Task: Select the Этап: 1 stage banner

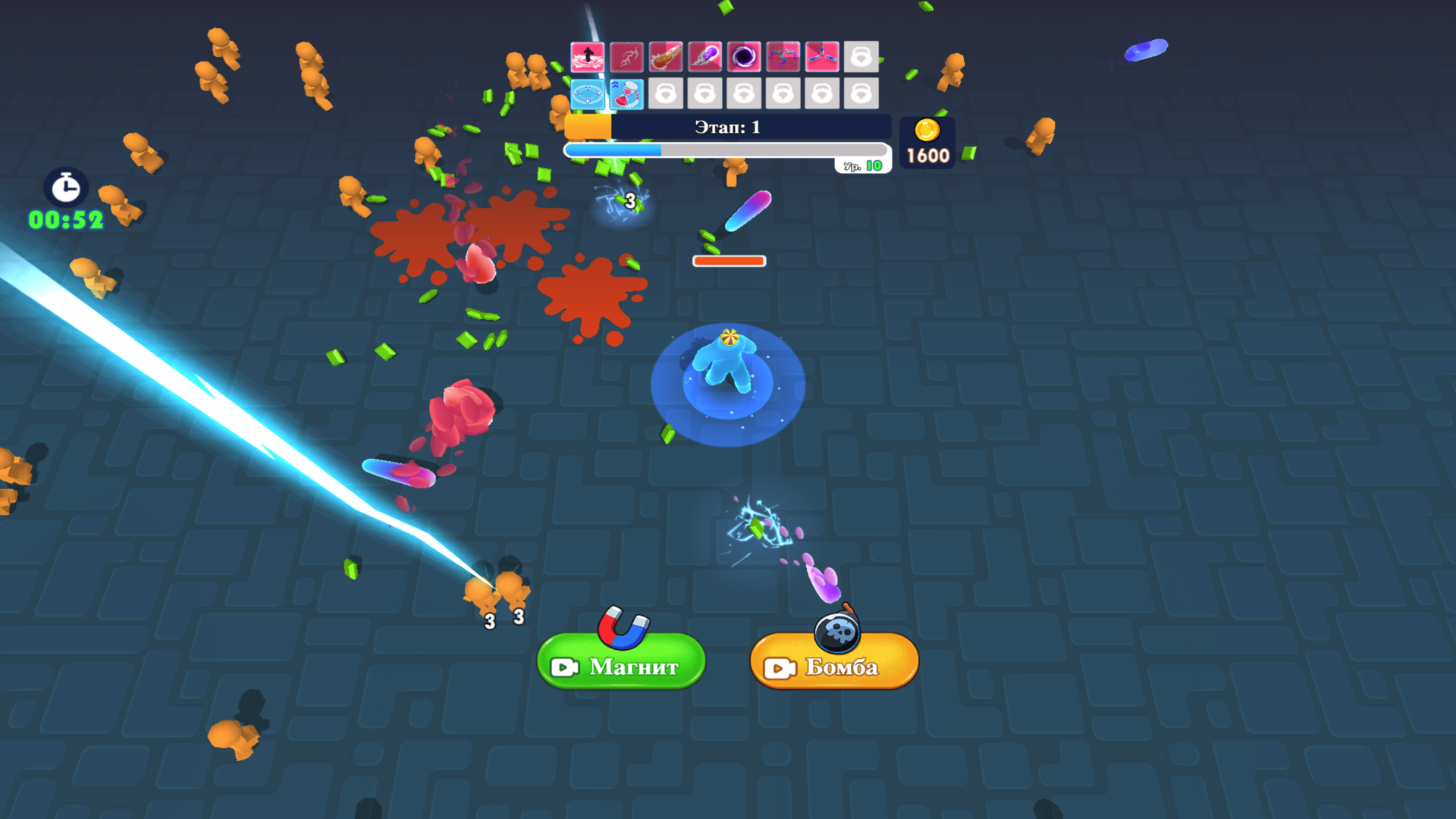Action: pos(726,127)
